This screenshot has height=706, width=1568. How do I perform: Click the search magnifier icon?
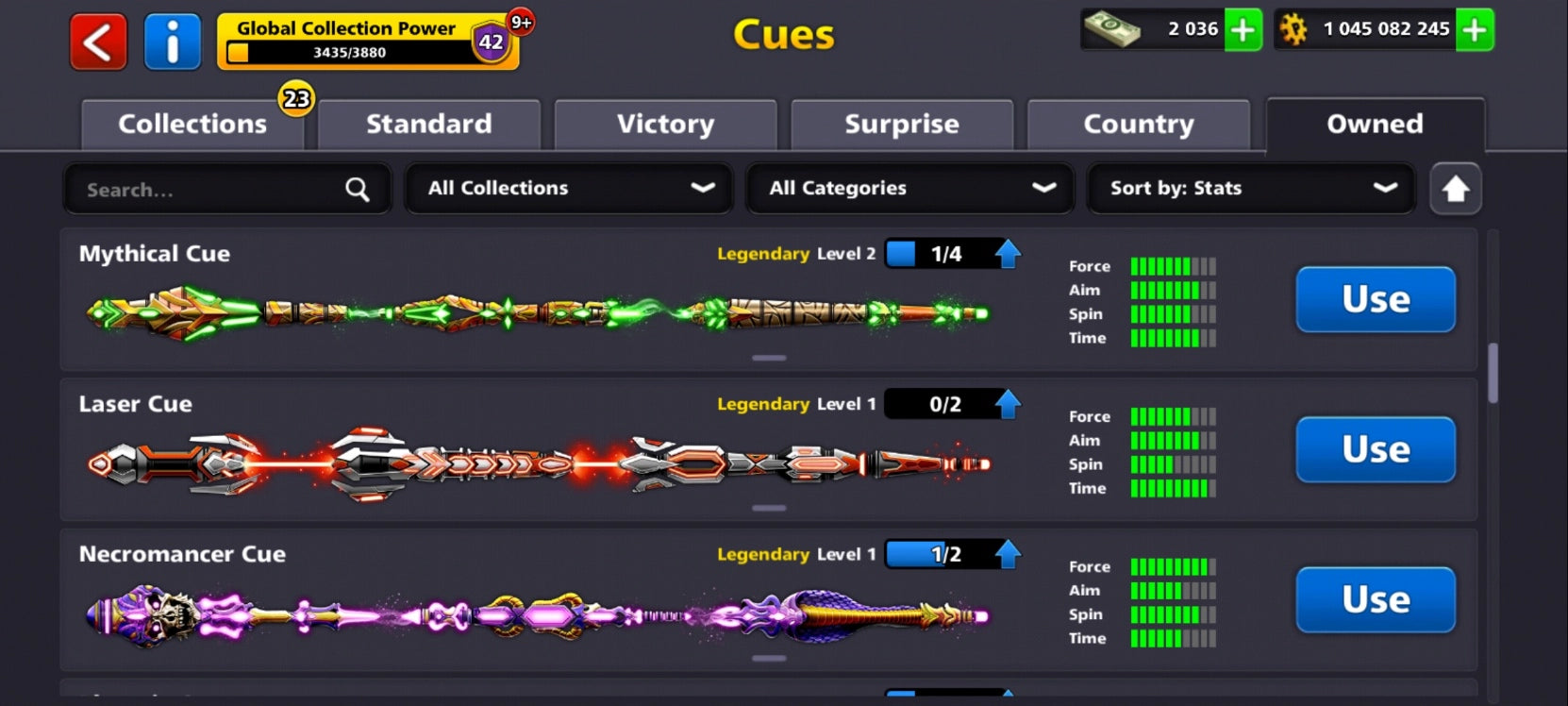[357, 189]
